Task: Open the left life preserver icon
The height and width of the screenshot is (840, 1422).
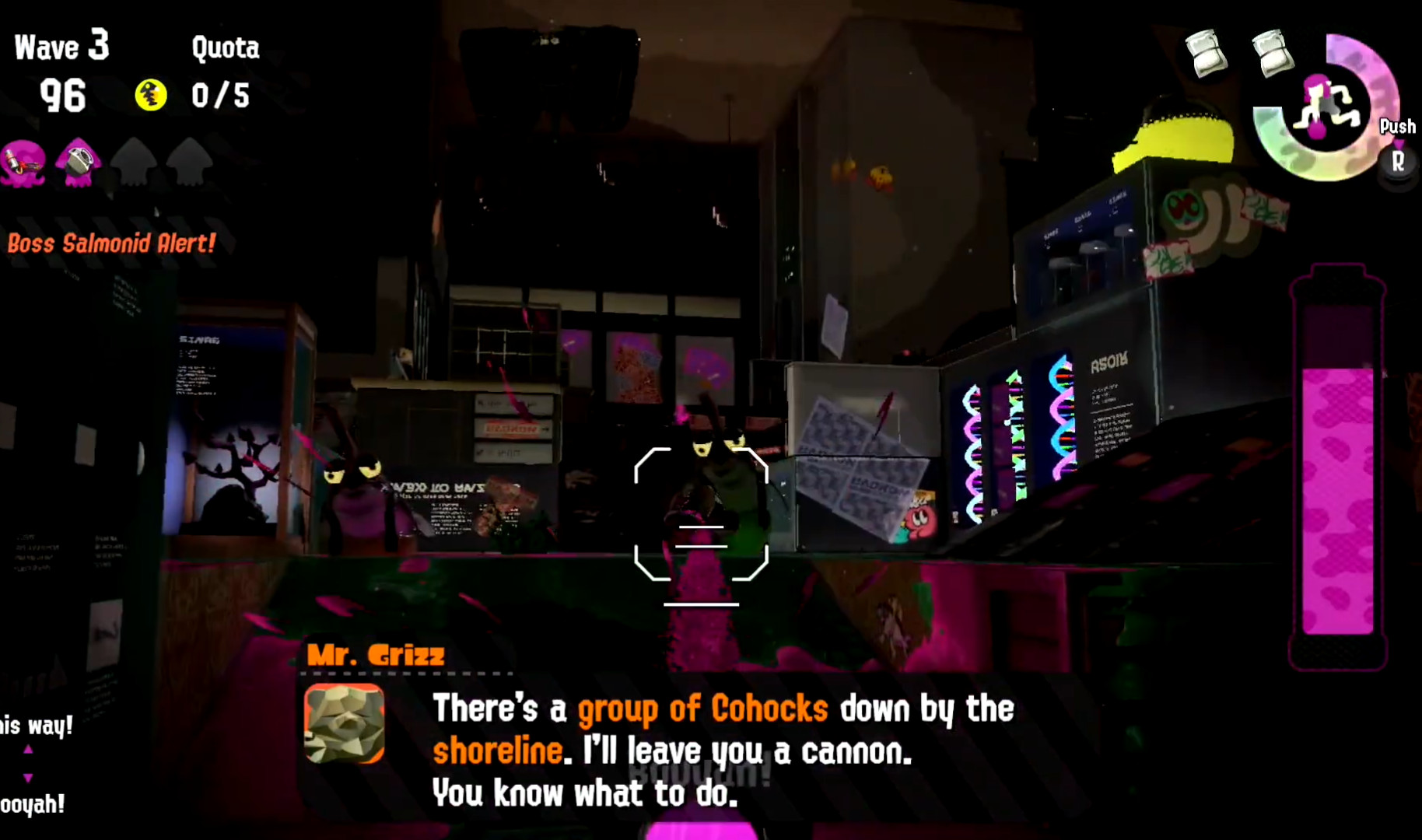Action: coord(1204,53)
